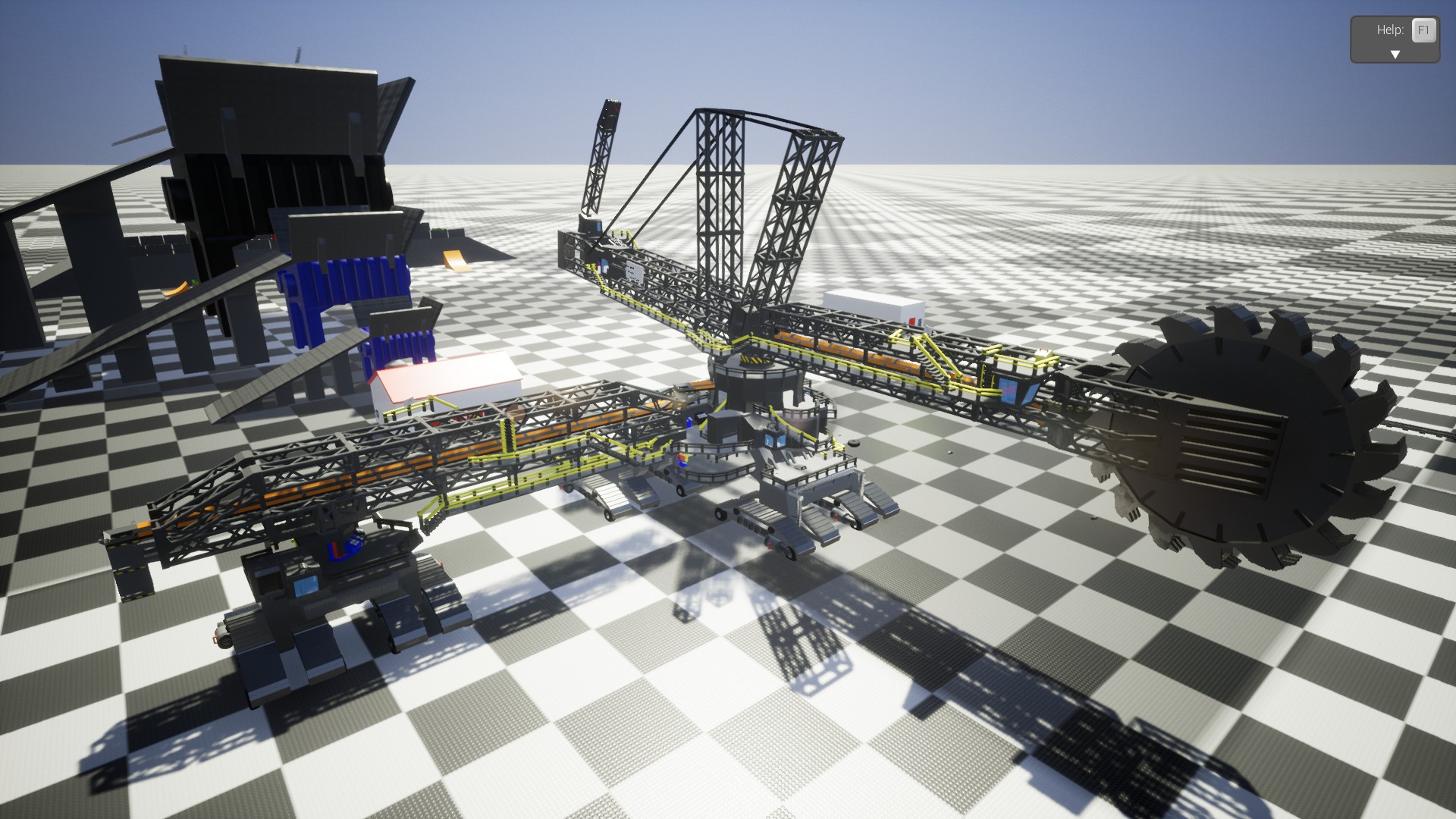The width and height of the screenshot is (1456, 819).
Task: Expand the Help panel via its arrow
Action: point(1394,53)
